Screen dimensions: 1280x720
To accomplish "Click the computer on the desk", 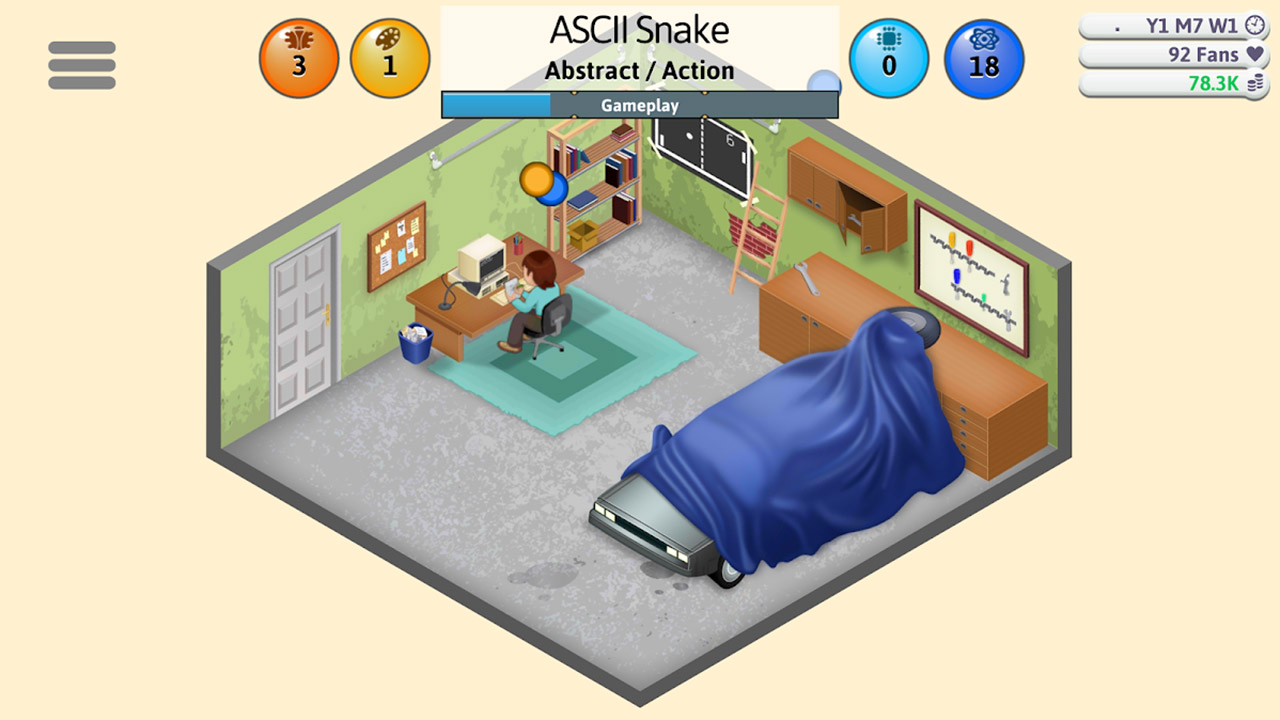I will [480, 260].
